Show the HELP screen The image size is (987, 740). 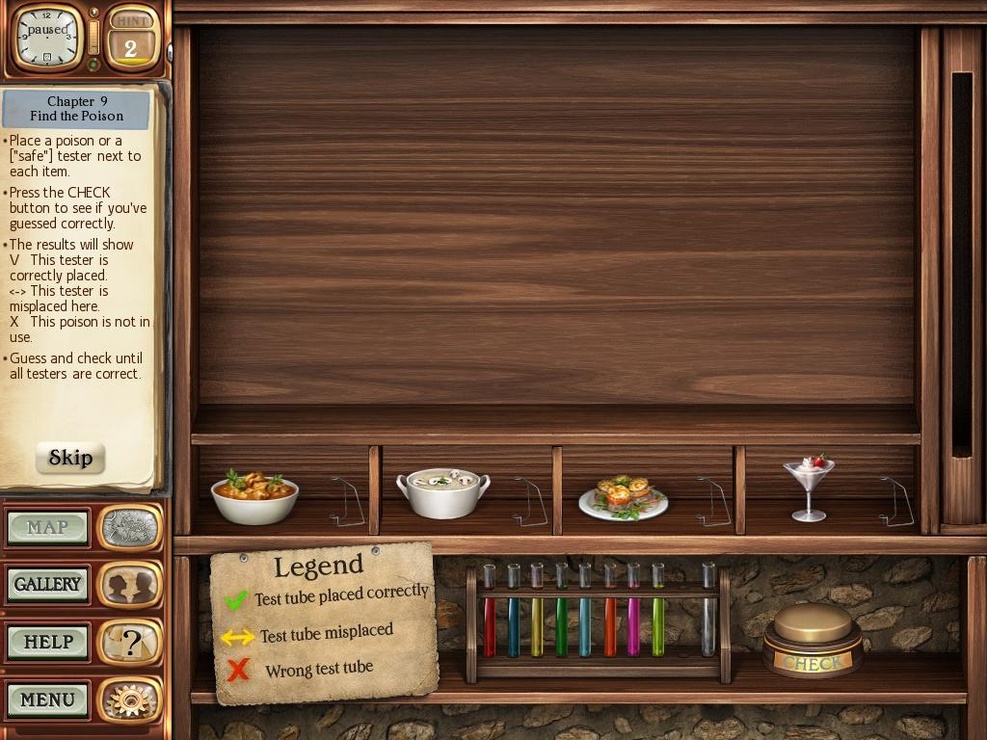tap(48, 642)
